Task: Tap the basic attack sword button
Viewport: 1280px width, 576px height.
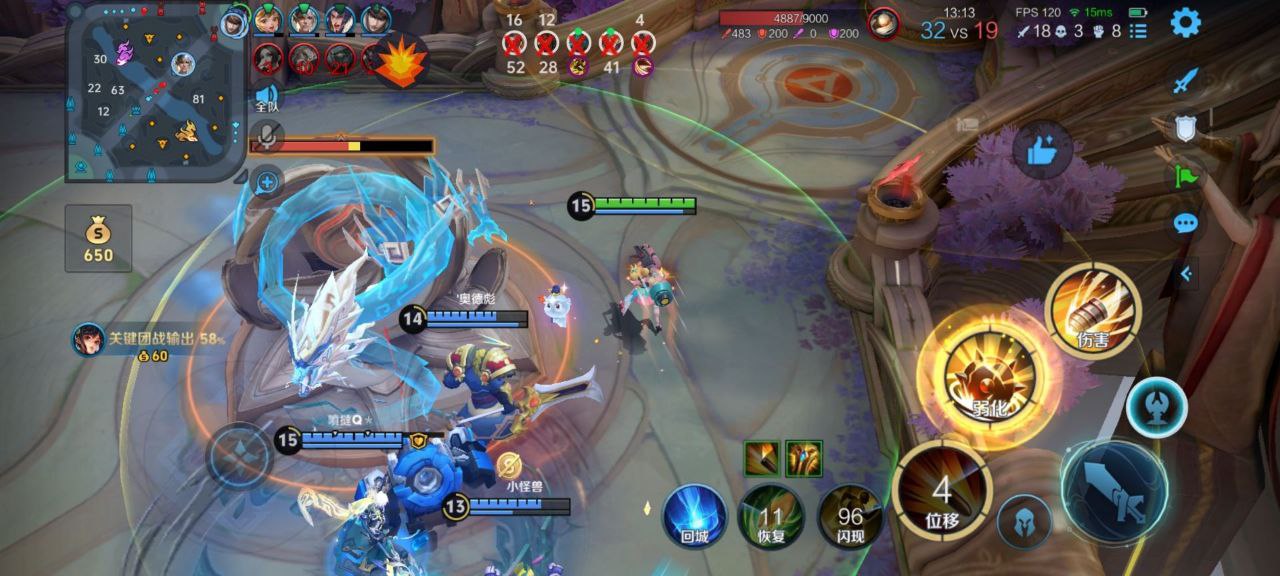Action: pos(1113,492)
